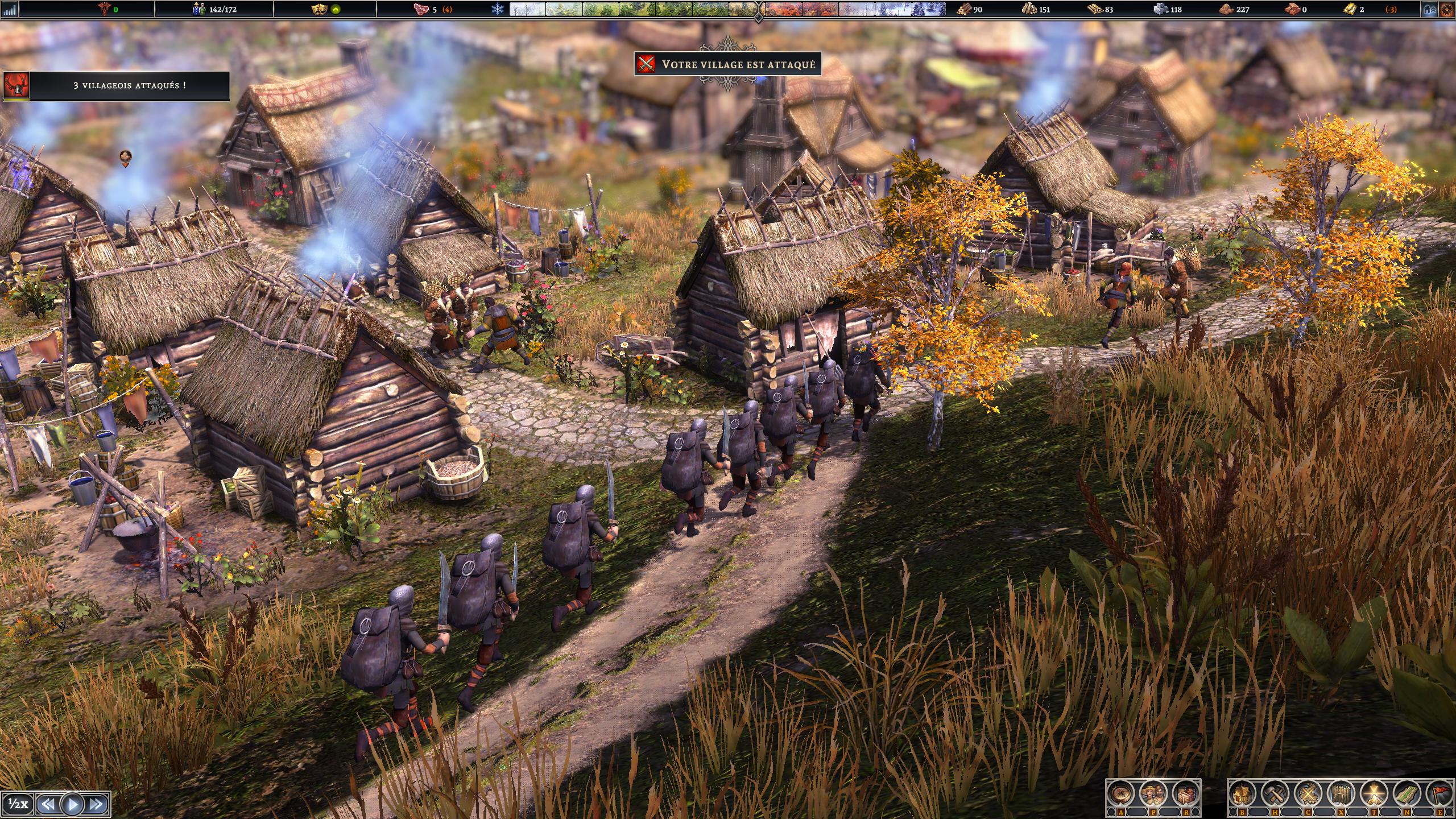1456x819 pixels.
Task: Click the house icon beside the settings gear
Action: [x=1430, y=9]
